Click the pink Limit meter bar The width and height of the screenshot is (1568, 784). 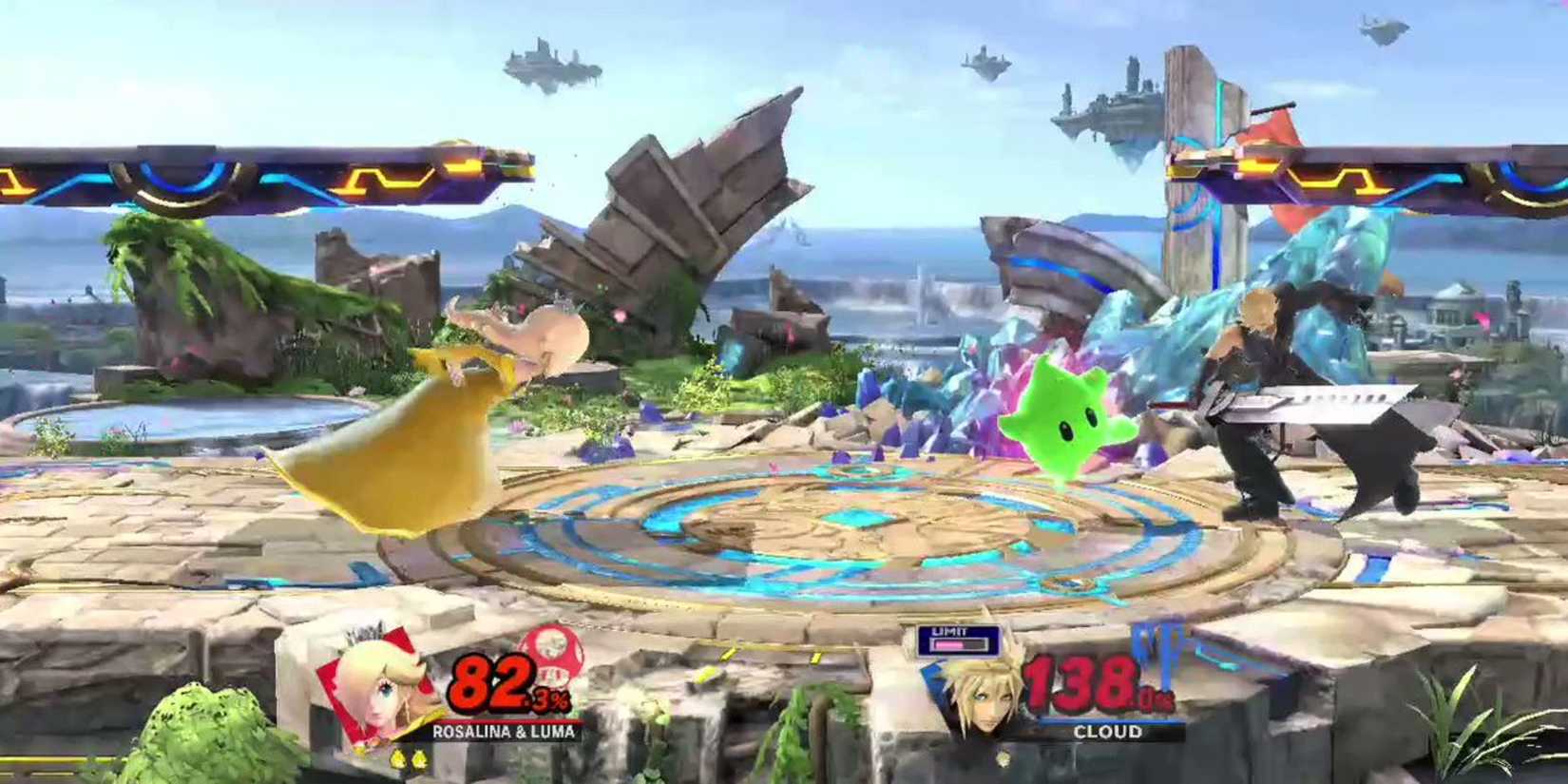coord(947,645)
